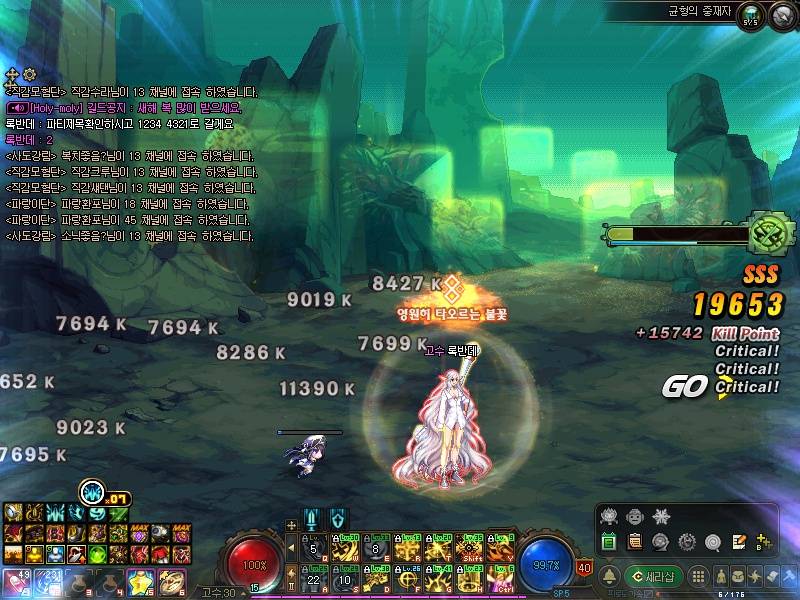
Task: Use the blue potion with 231 count
Action: (x=46, y=582)
